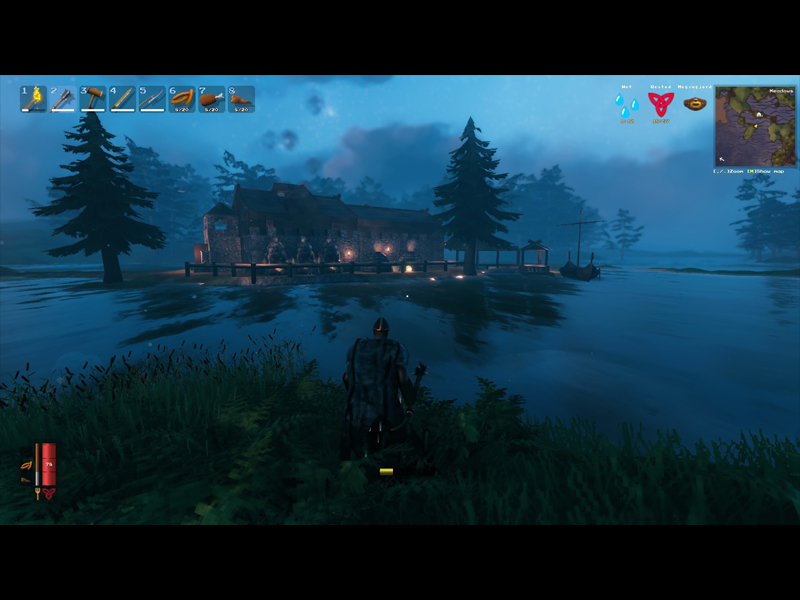Use the cooked meat leg in slot 7
The image size is (800, 600).
click(x=211, y=98)
